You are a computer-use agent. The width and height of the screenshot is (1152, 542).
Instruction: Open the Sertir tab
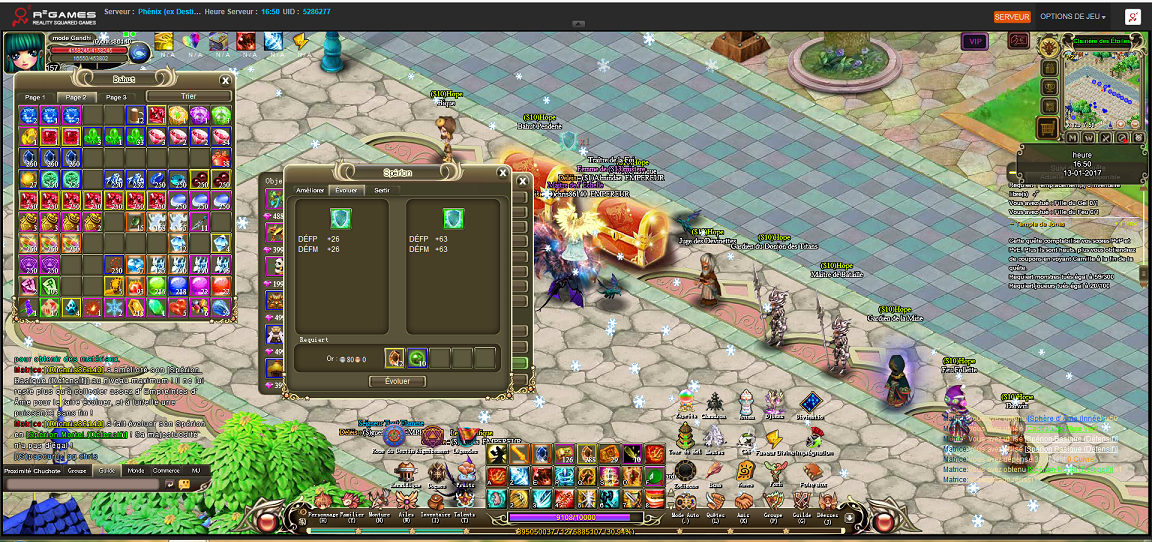click(381, 190)
